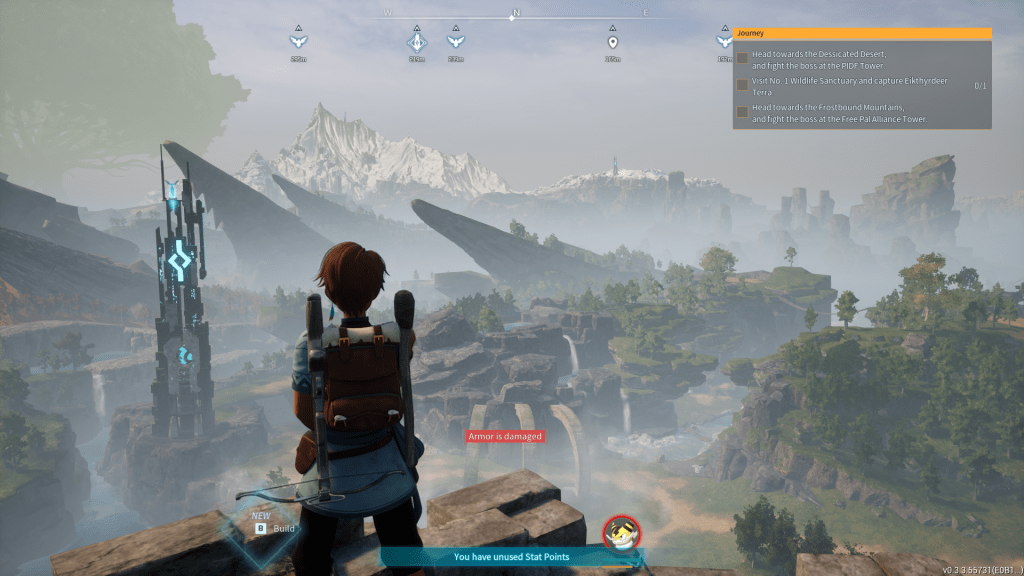Open the unused Stat Points notification
The height and width of the screenshot is (576, 1024).
coord(512,557)
